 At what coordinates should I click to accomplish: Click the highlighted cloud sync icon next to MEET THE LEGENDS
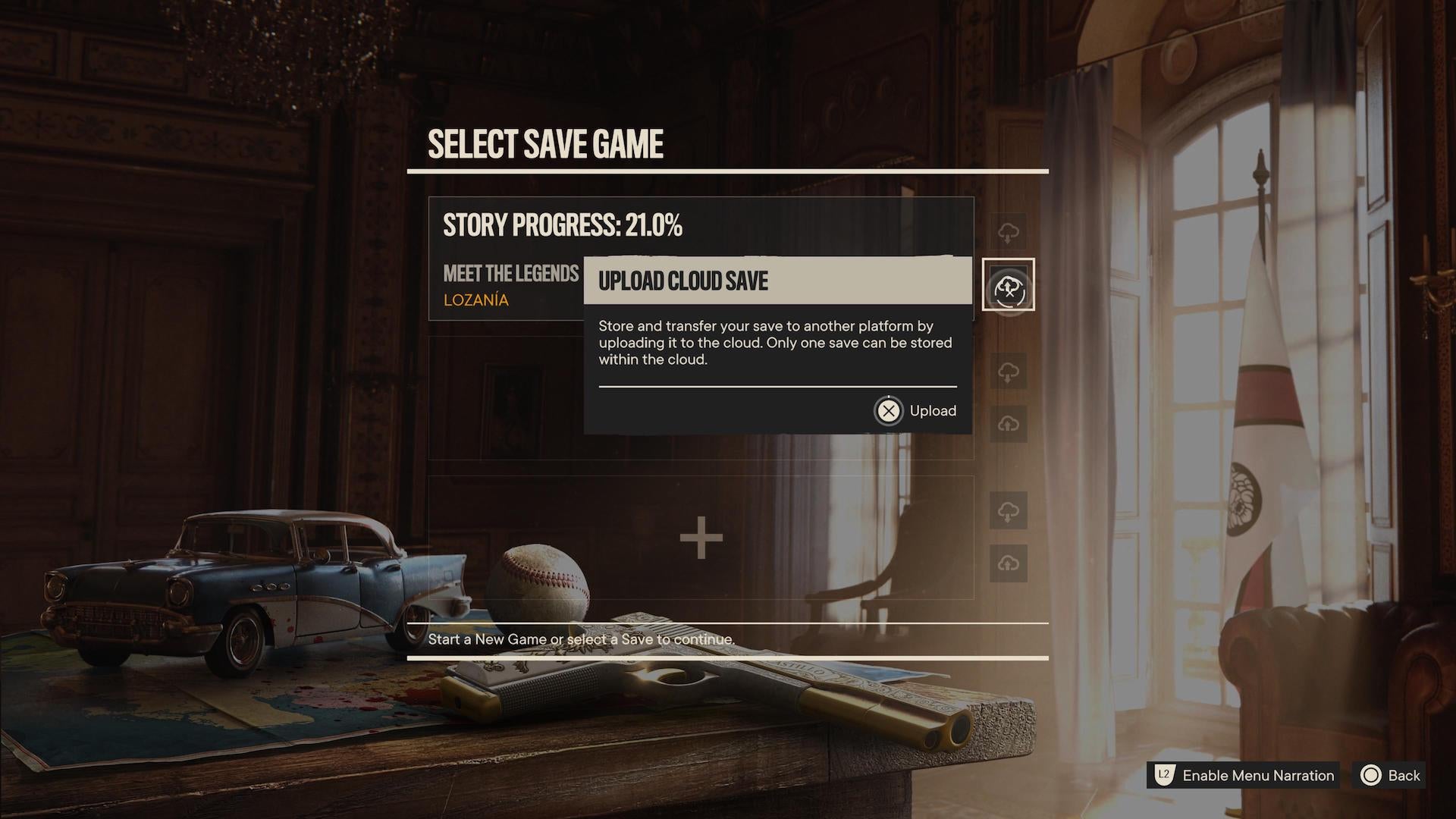pos(1009,287)
